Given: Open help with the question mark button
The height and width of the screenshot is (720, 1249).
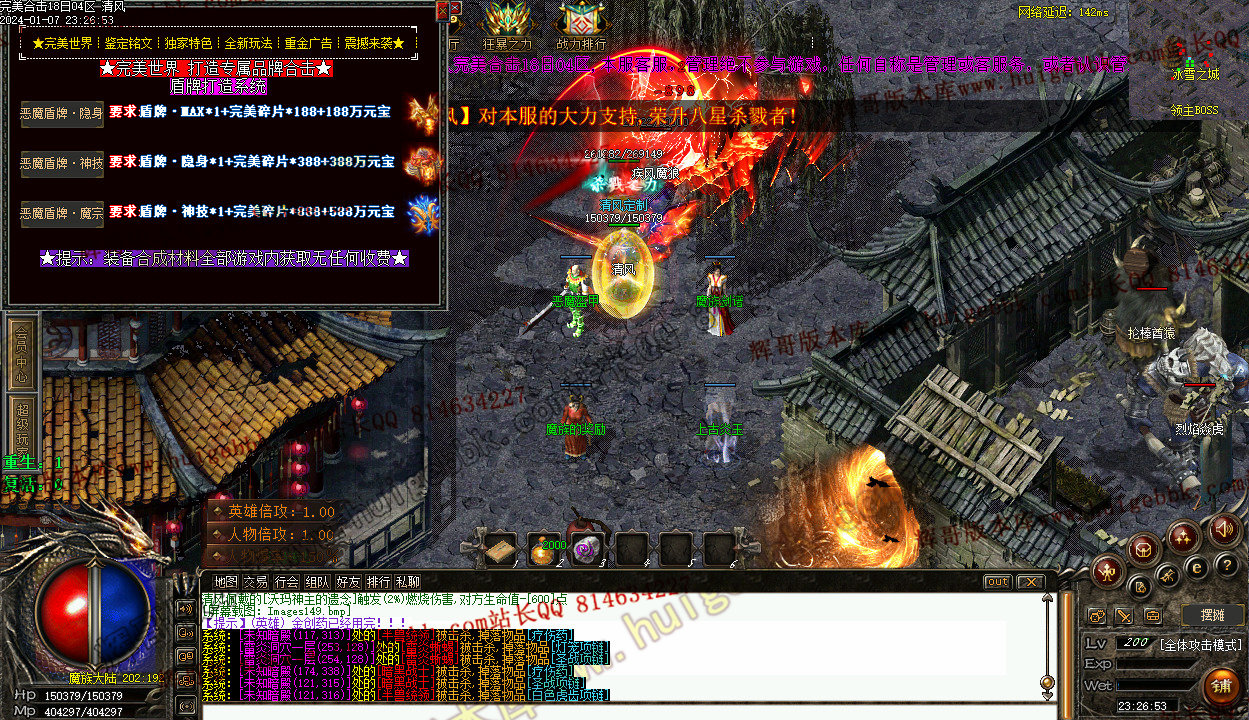Looking at the screenshot, I should [1226, 564].
